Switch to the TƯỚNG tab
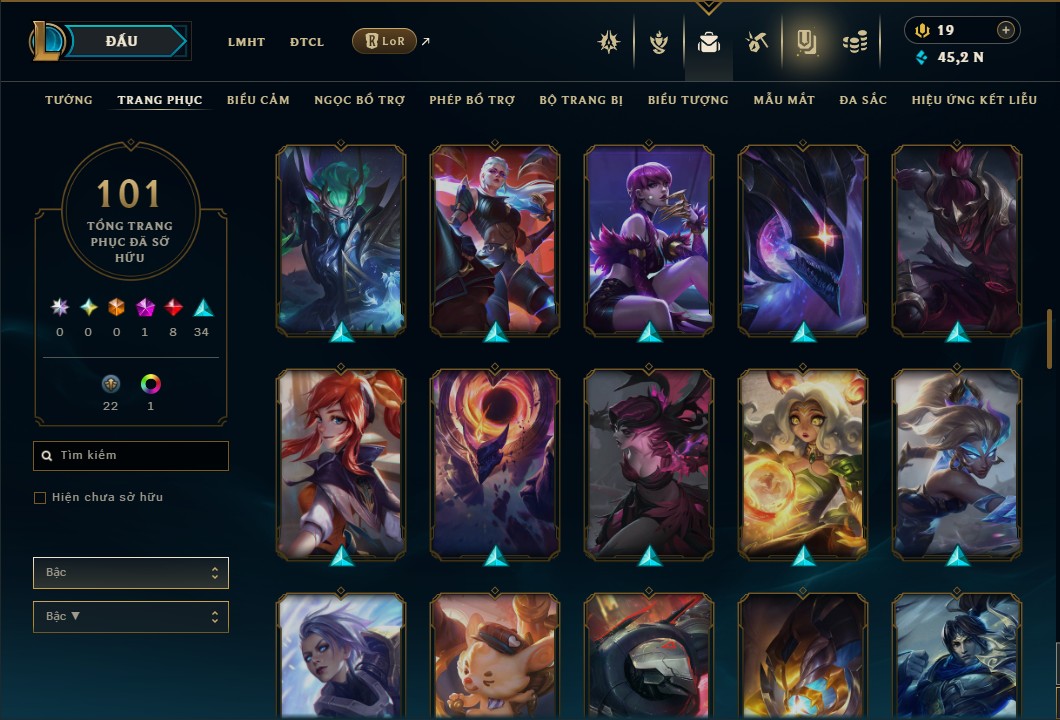Image resolution: width=1060 pixels, height=720 pixels. point(69,100)
